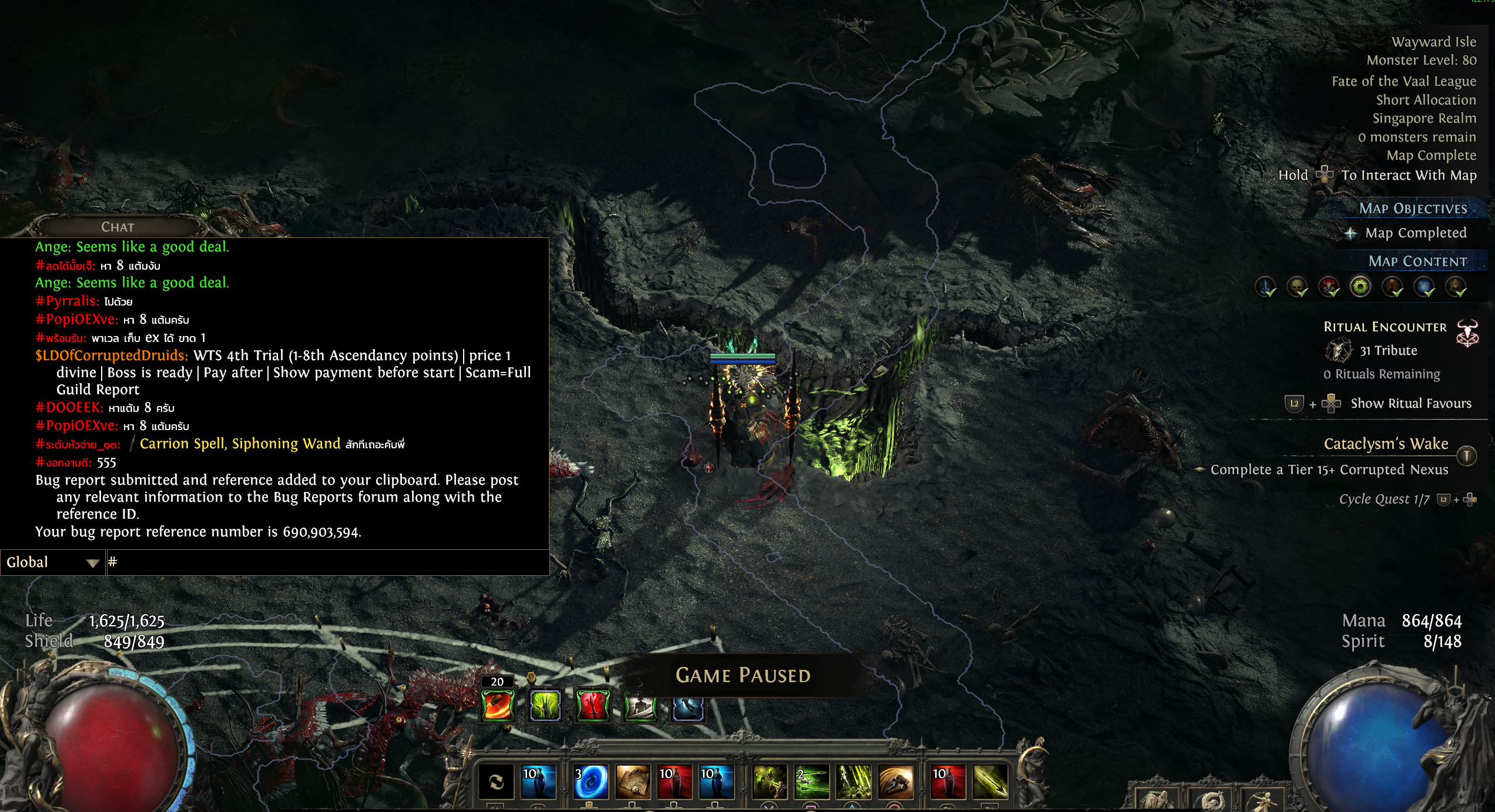Click the green reaching hand buff icon
This screenshot has height=812, width=1495.
545,704
